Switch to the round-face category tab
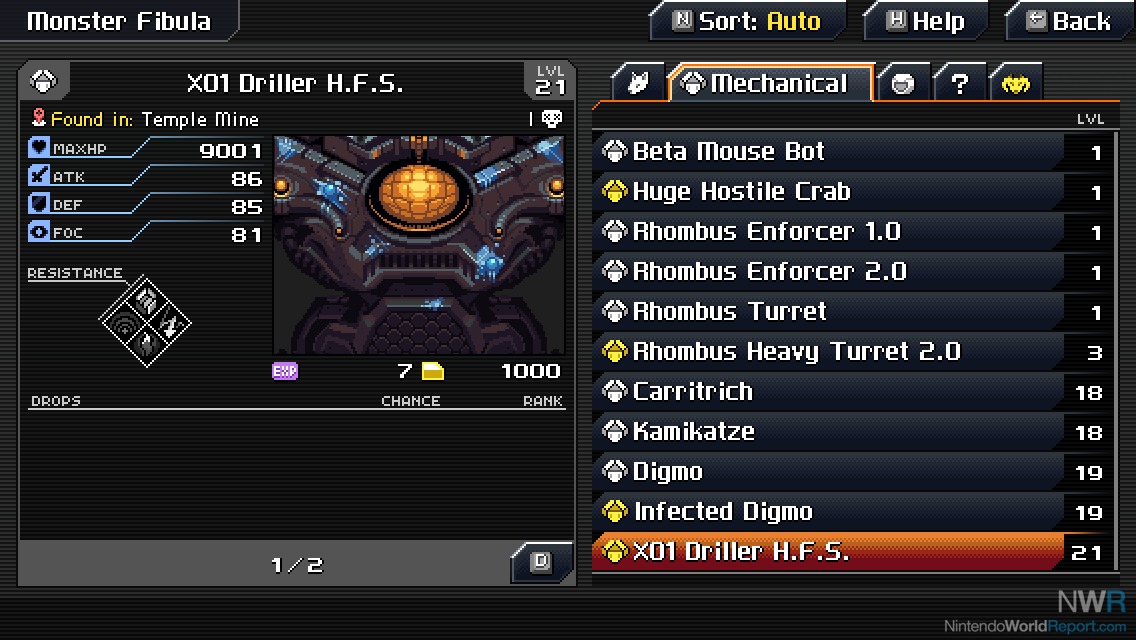Screen dimensions: 1136x640 click(x=903, y=84)
